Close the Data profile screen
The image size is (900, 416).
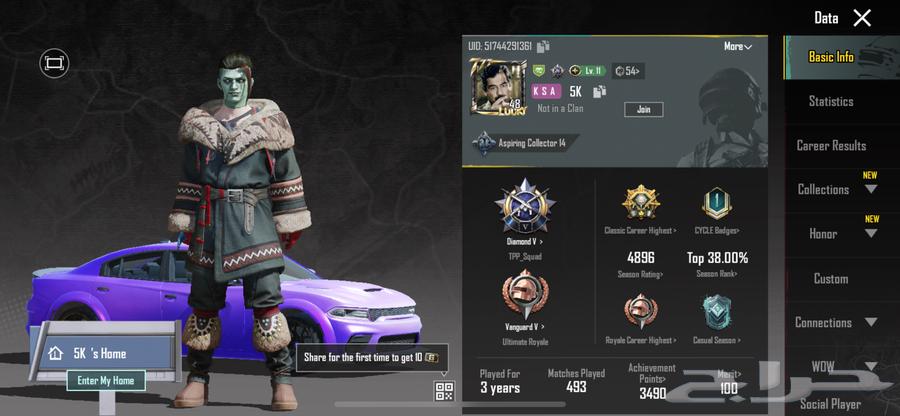(x=862, y=18)
